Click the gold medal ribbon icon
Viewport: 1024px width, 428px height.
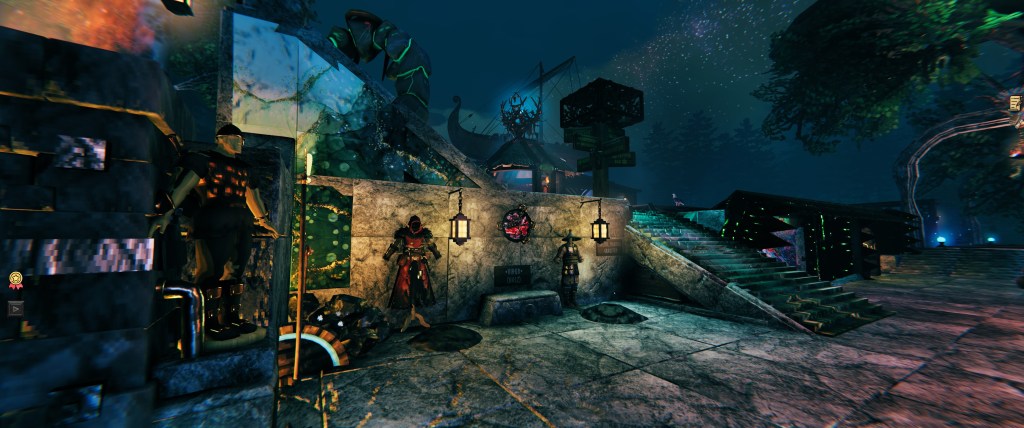pyautogui.click(x=15, y=280)
